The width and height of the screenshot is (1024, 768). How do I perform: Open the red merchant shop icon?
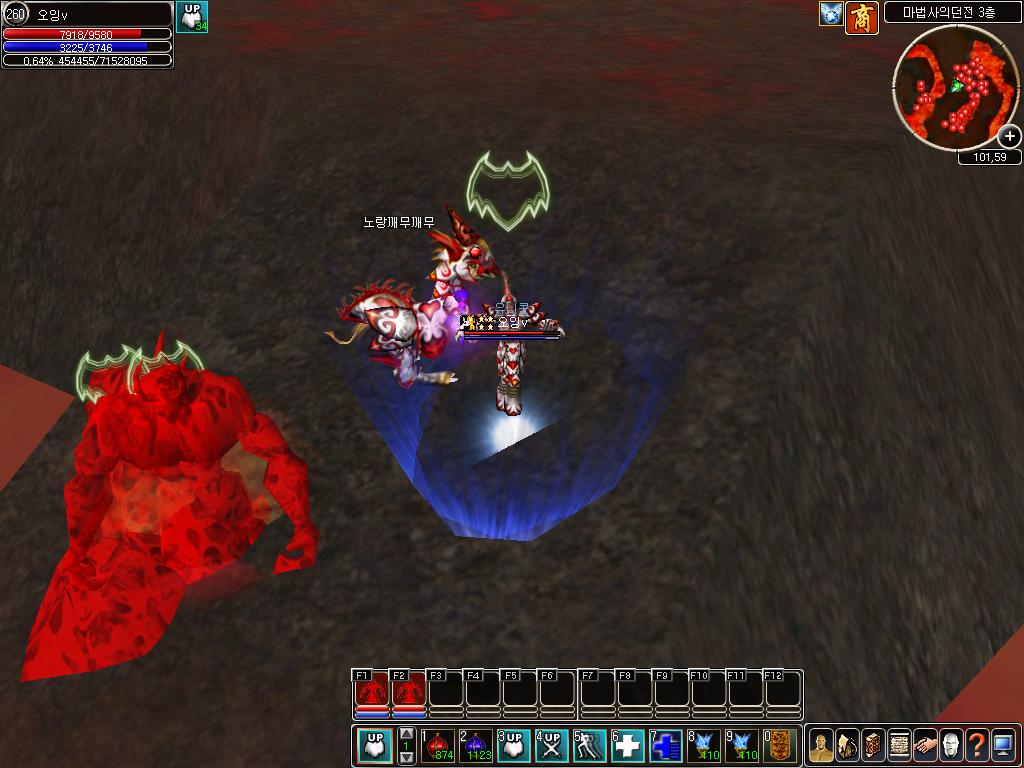pos(861,17)
